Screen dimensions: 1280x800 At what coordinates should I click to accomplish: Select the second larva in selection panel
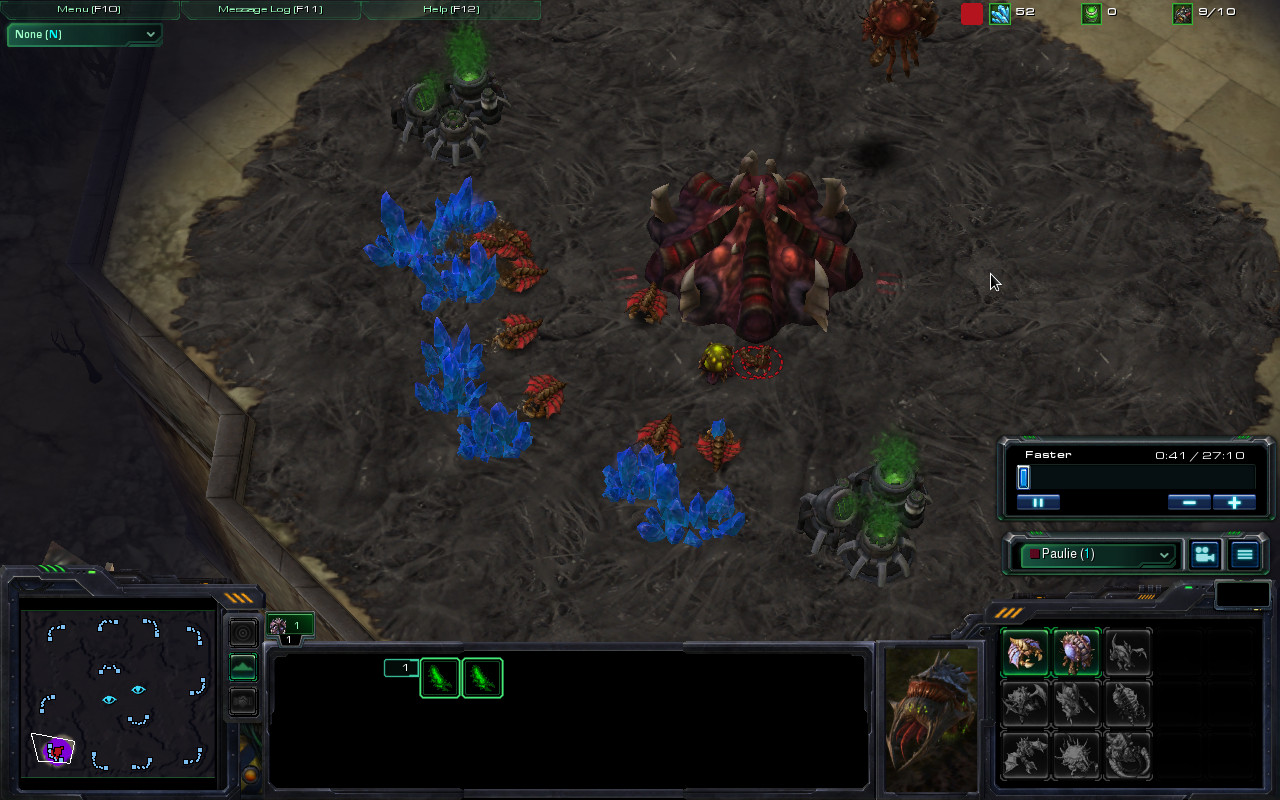click(482, 678)
